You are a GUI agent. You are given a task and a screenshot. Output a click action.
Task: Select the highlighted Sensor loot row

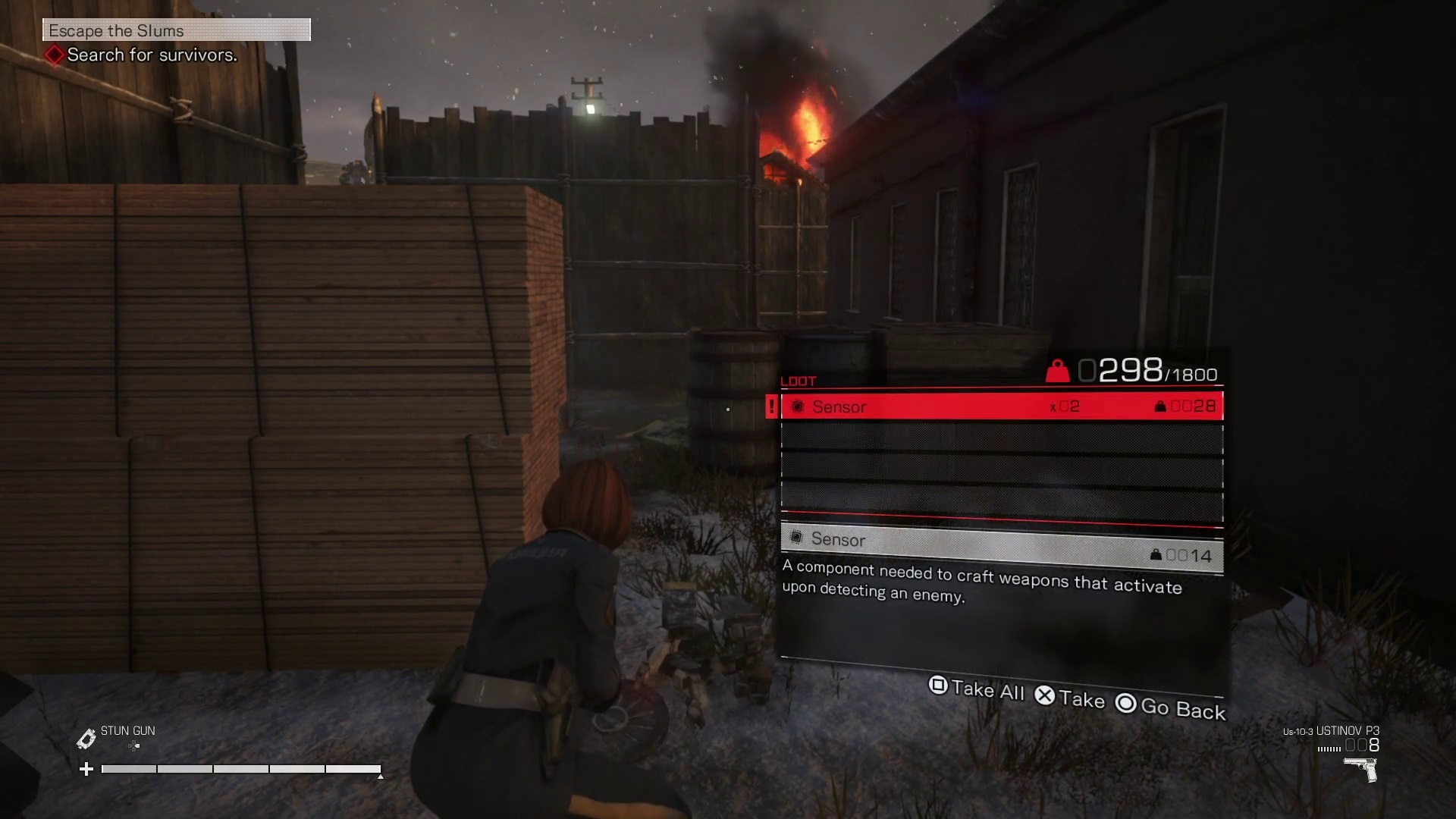tap(1001, 406)
